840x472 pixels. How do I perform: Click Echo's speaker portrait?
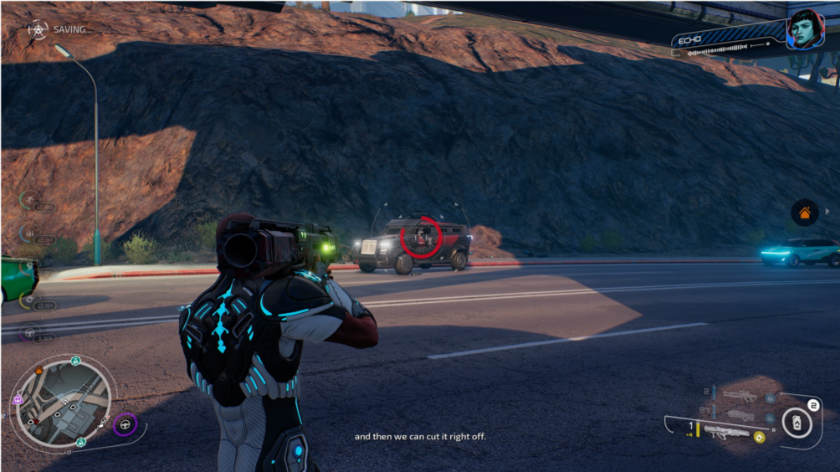[x=806, y=29]
